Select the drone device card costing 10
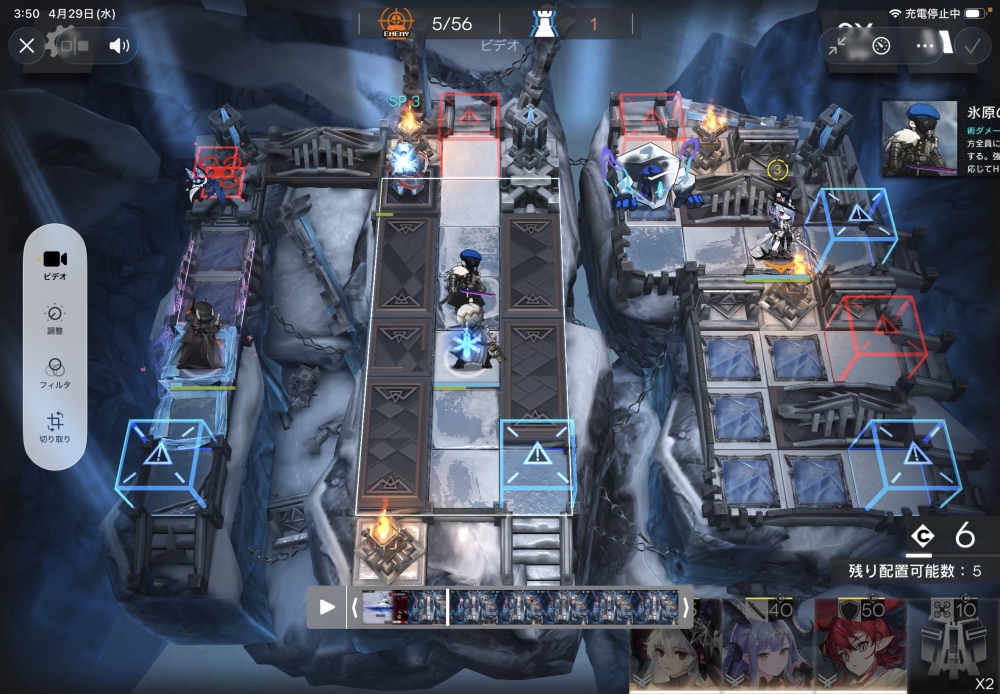 click(954, 646)
